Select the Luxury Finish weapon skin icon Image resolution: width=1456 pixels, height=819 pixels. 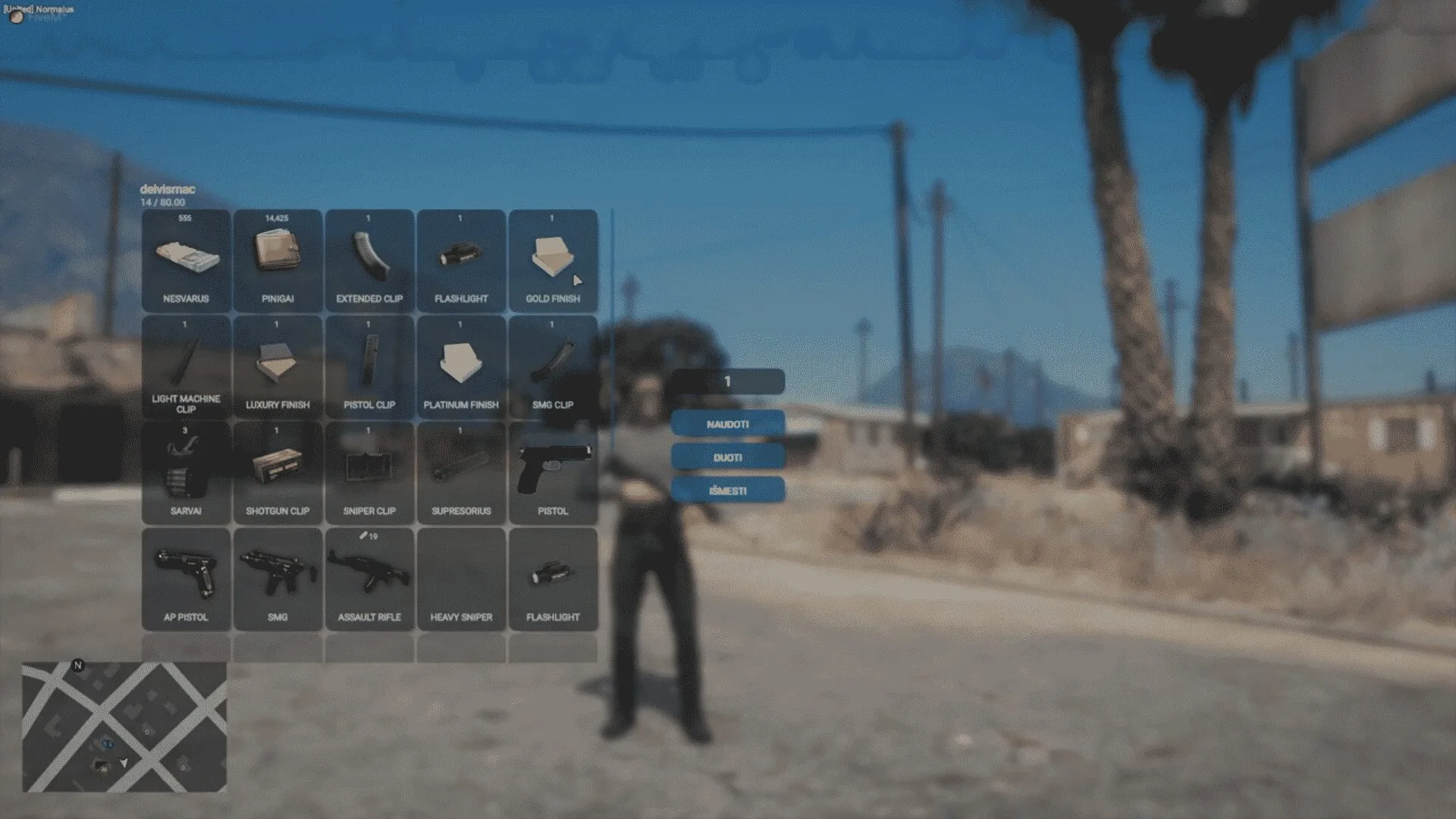[x=278, y=364]
